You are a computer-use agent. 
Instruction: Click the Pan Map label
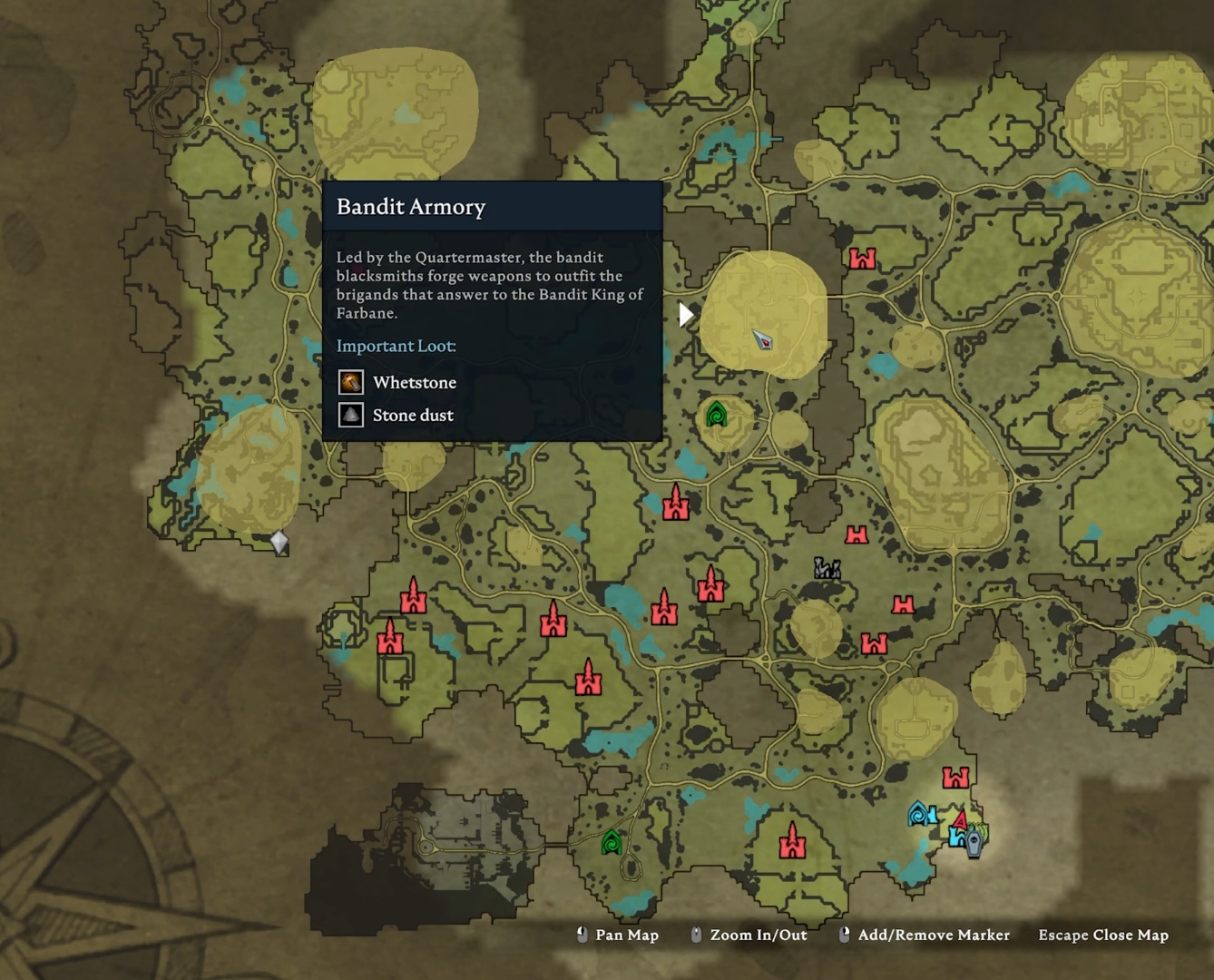[626, 935]
